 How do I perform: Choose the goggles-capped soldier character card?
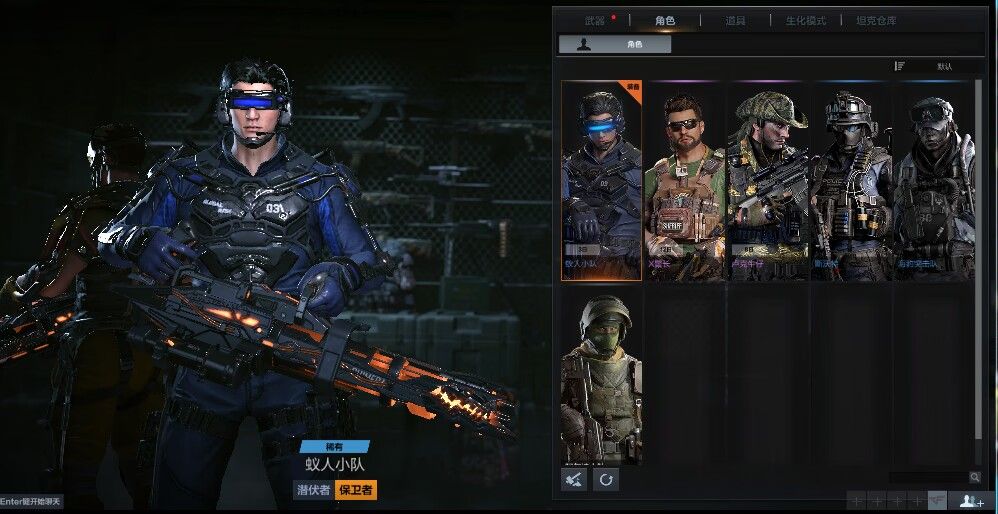coord(932,181)
